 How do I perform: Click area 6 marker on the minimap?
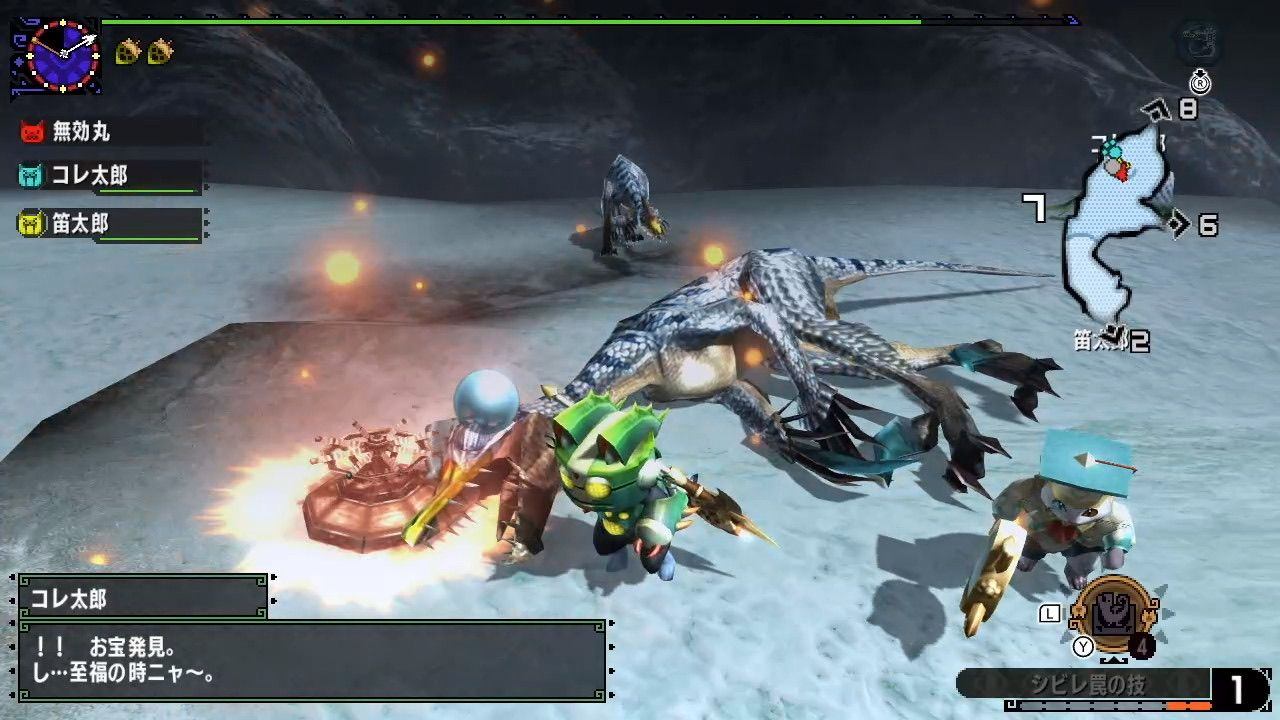(x=1206, y=225)
